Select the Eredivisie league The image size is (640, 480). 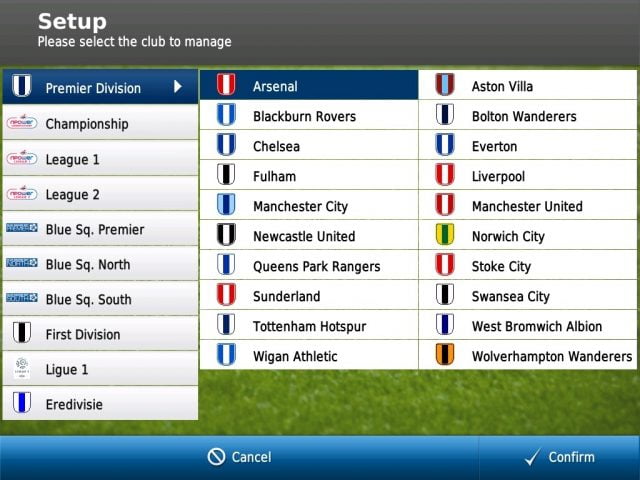pyautogui.click(x=99, y=404)
